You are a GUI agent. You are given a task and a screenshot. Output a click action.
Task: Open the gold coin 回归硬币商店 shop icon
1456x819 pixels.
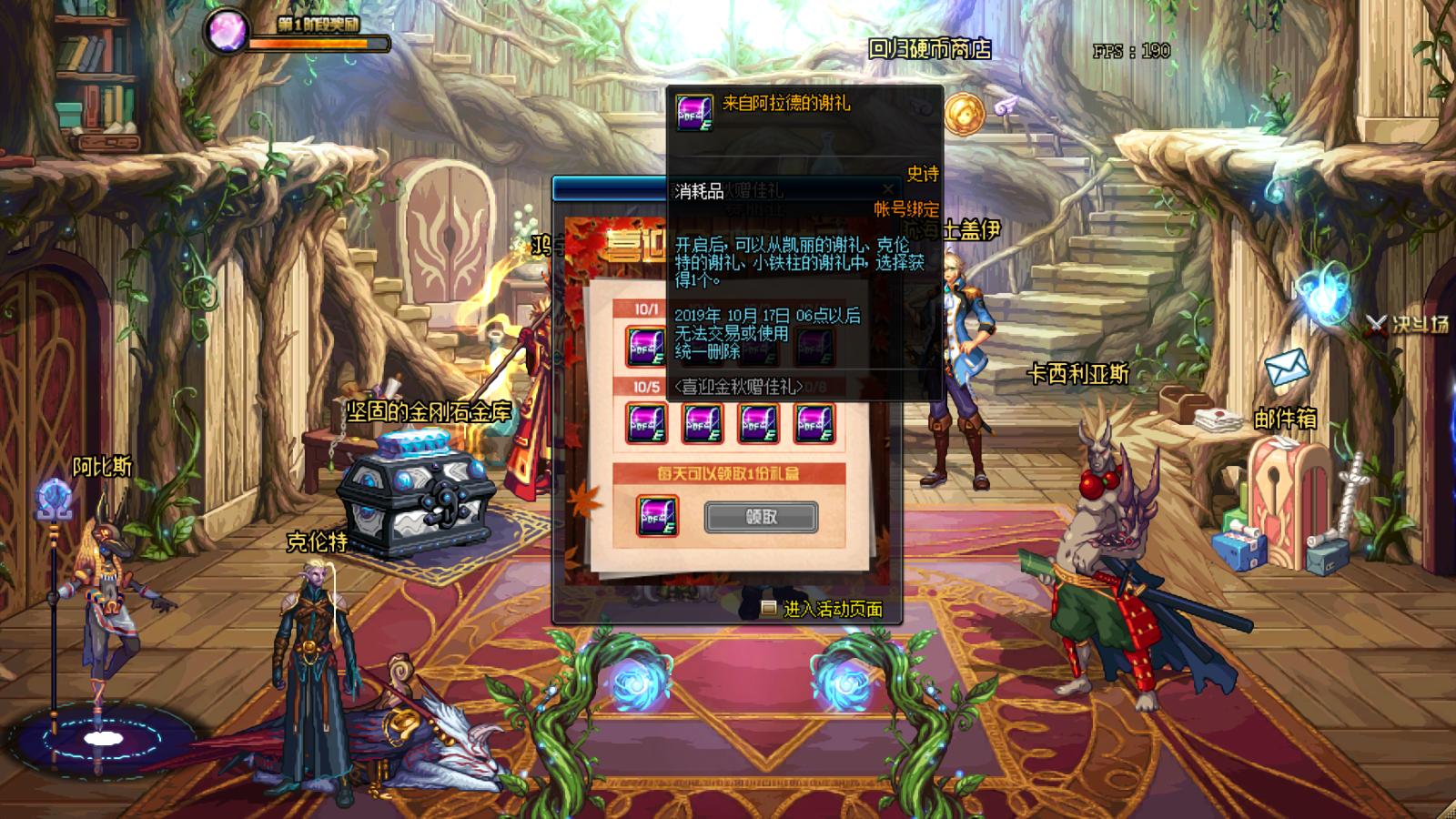(x=962, y=114)
